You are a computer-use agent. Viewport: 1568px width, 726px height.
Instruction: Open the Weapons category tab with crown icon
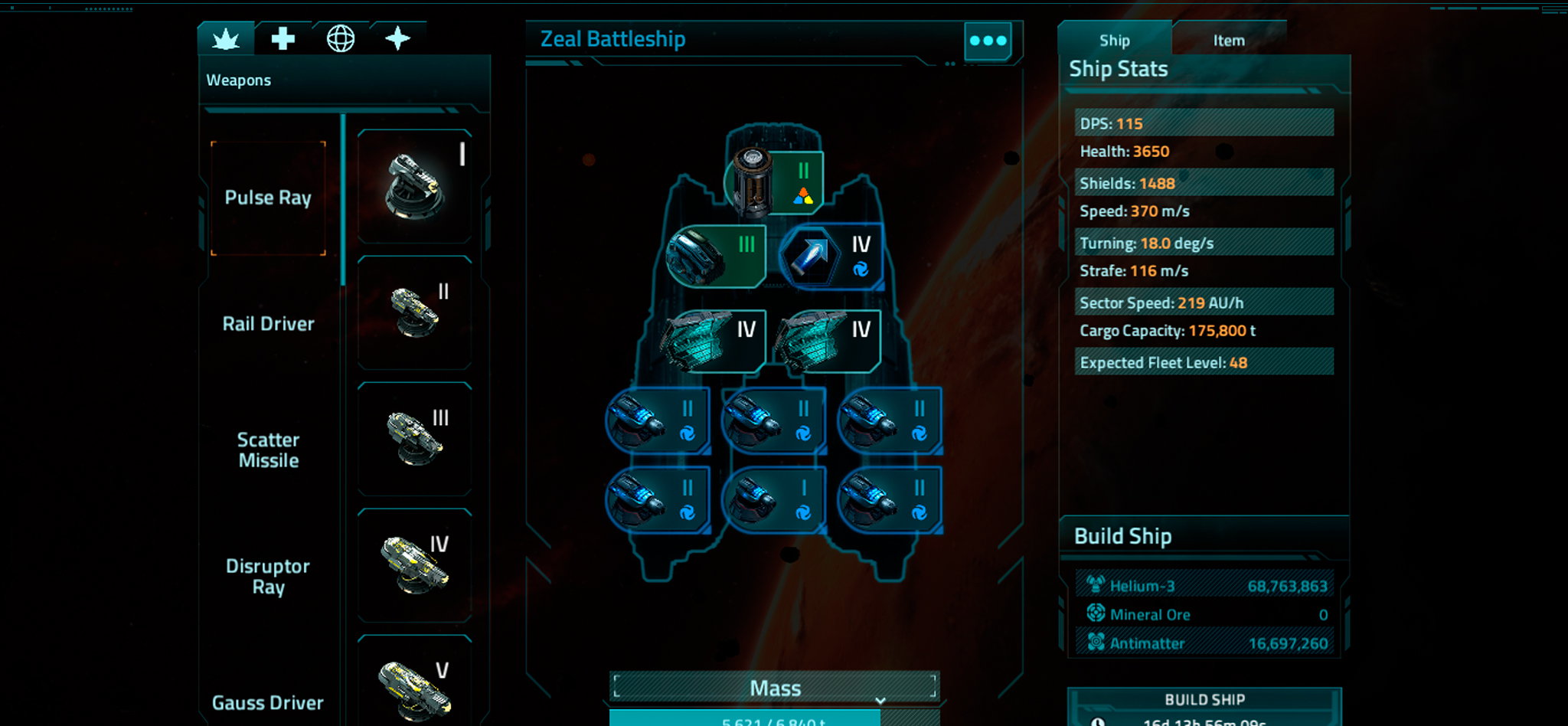(226, 38)
